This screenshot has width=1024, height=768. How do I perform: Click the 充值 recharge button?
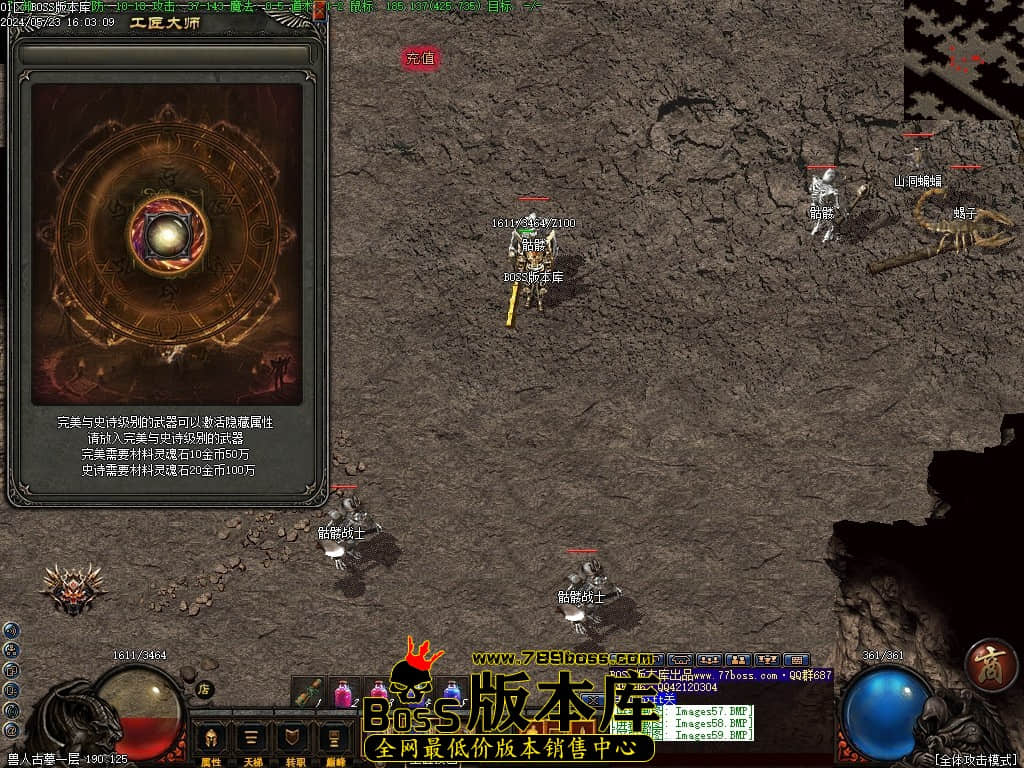click(x=421, y=59)
